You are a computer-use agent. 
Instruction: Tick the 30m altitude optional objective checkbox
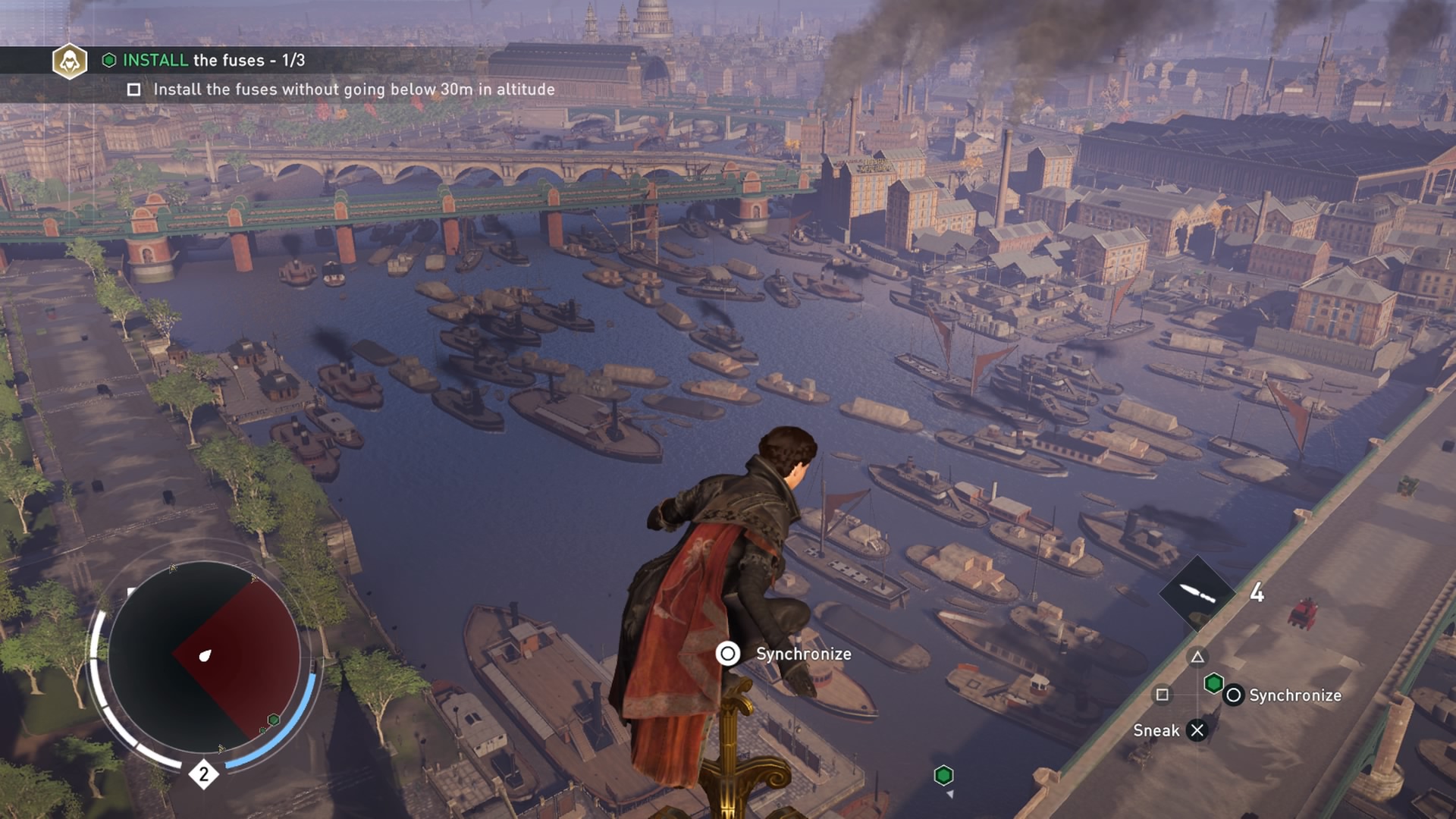(x=134, y=89)
